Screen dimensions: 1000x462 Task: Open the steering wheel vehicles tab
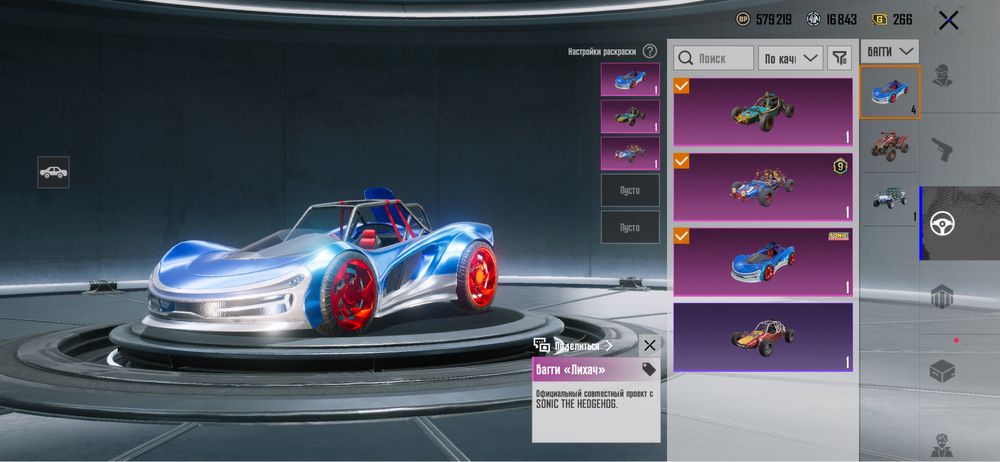942,223
